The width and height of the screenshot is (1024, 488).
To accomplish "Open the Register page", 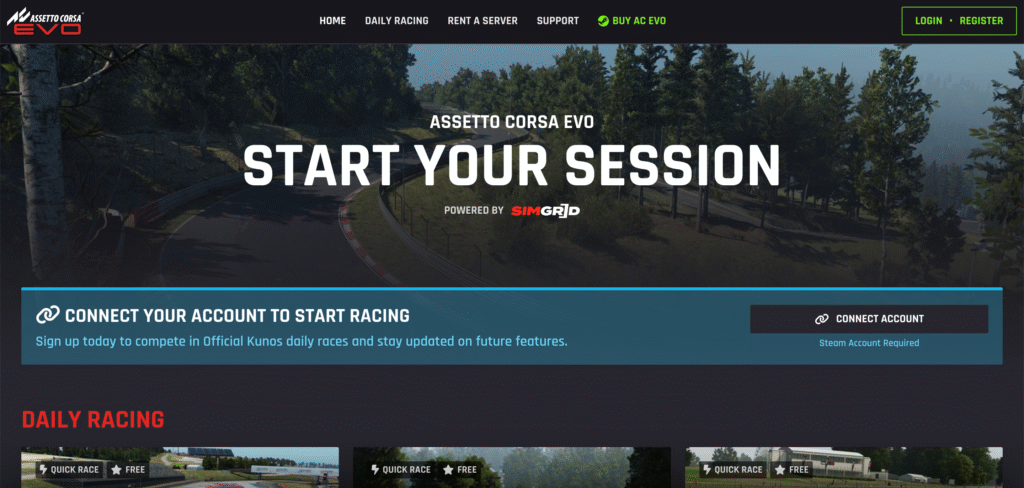I will (981, 21).
